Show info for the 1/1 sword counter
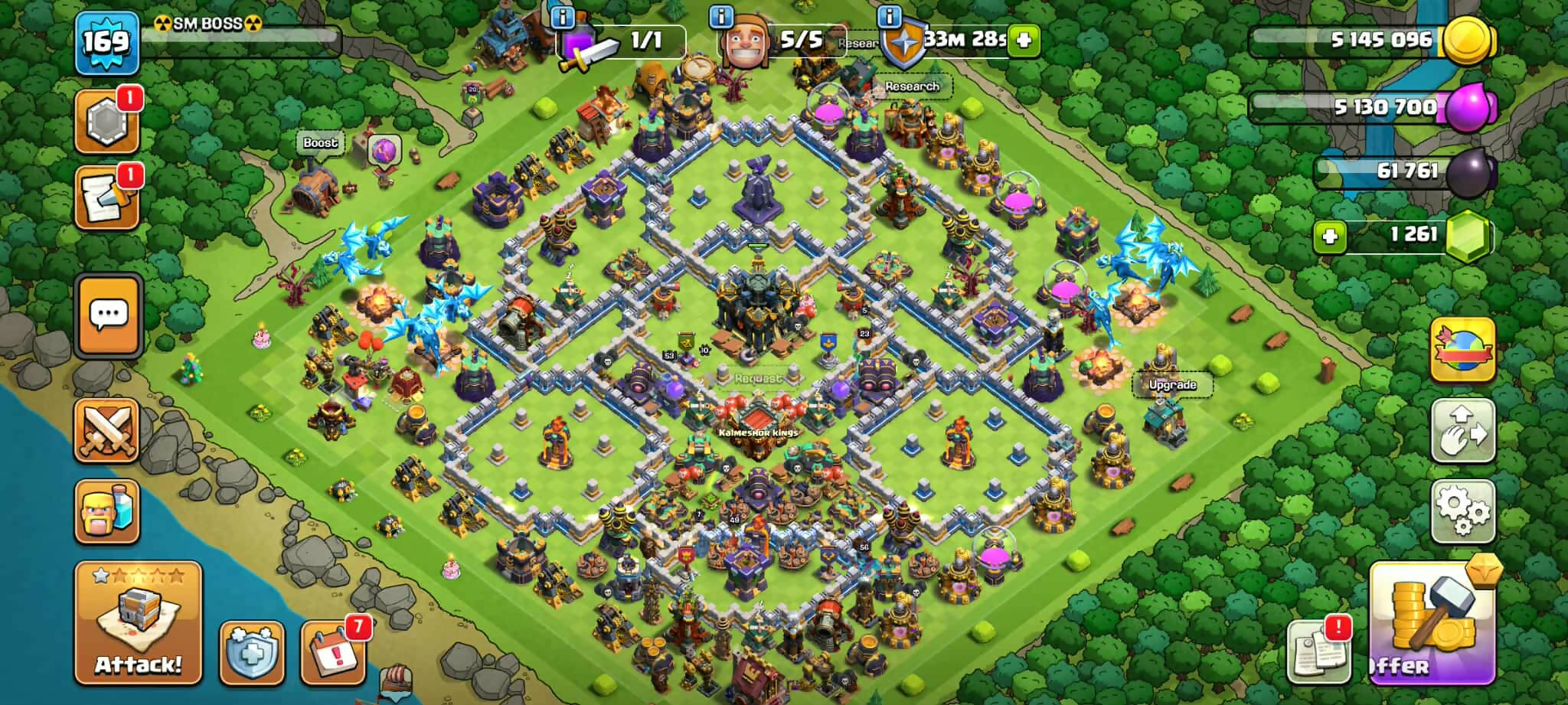 coord(563,16)
